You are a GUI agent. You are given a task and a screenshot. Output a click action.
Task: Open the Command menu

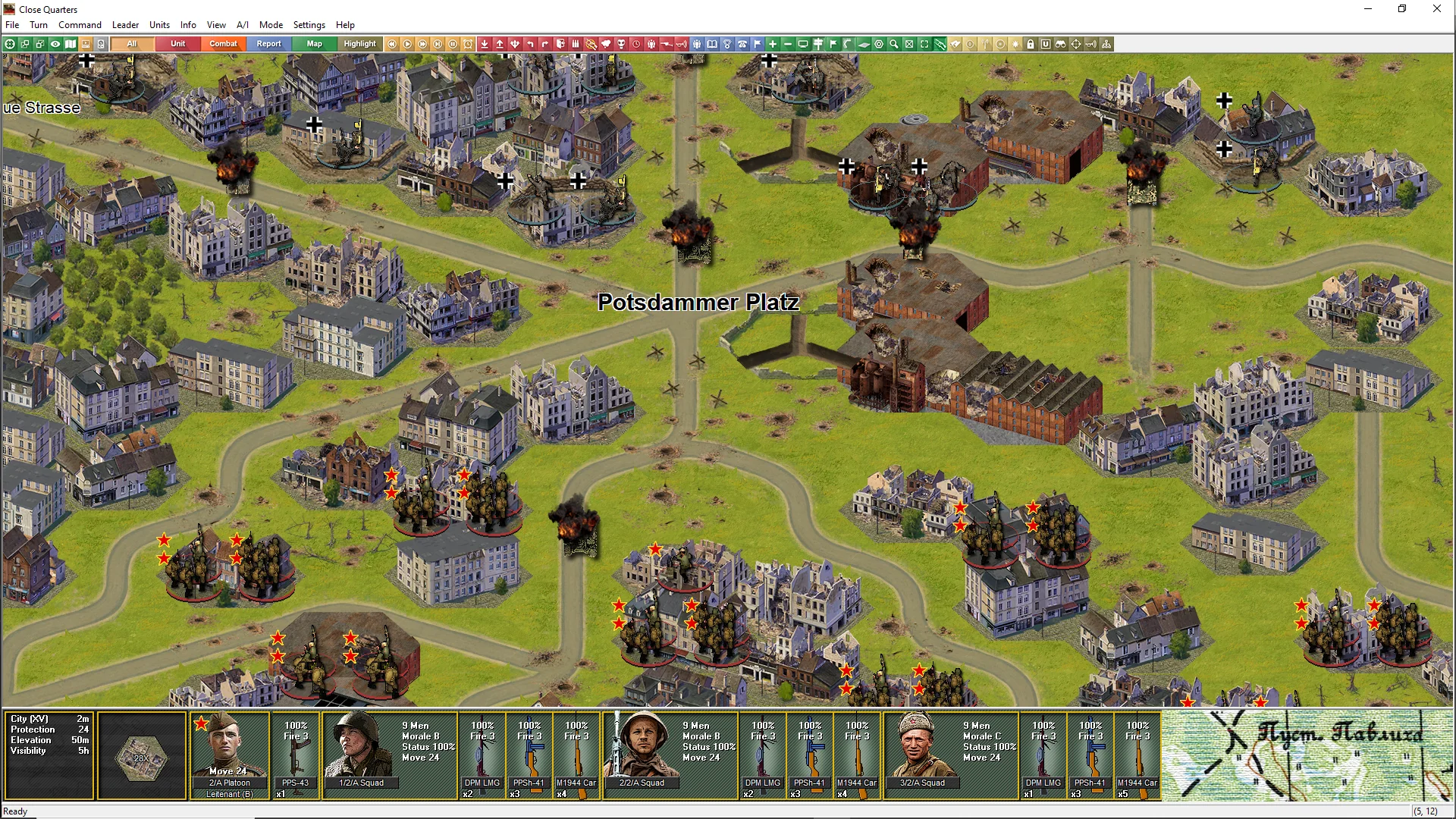pos(80,25)
